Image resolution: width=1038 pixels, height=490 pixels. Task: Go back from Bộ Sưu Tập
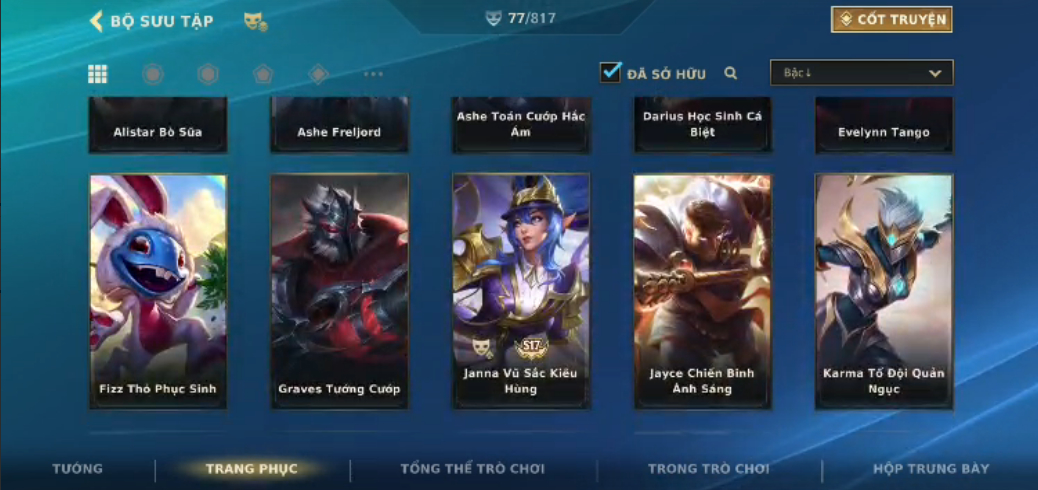tap(97, 21)
